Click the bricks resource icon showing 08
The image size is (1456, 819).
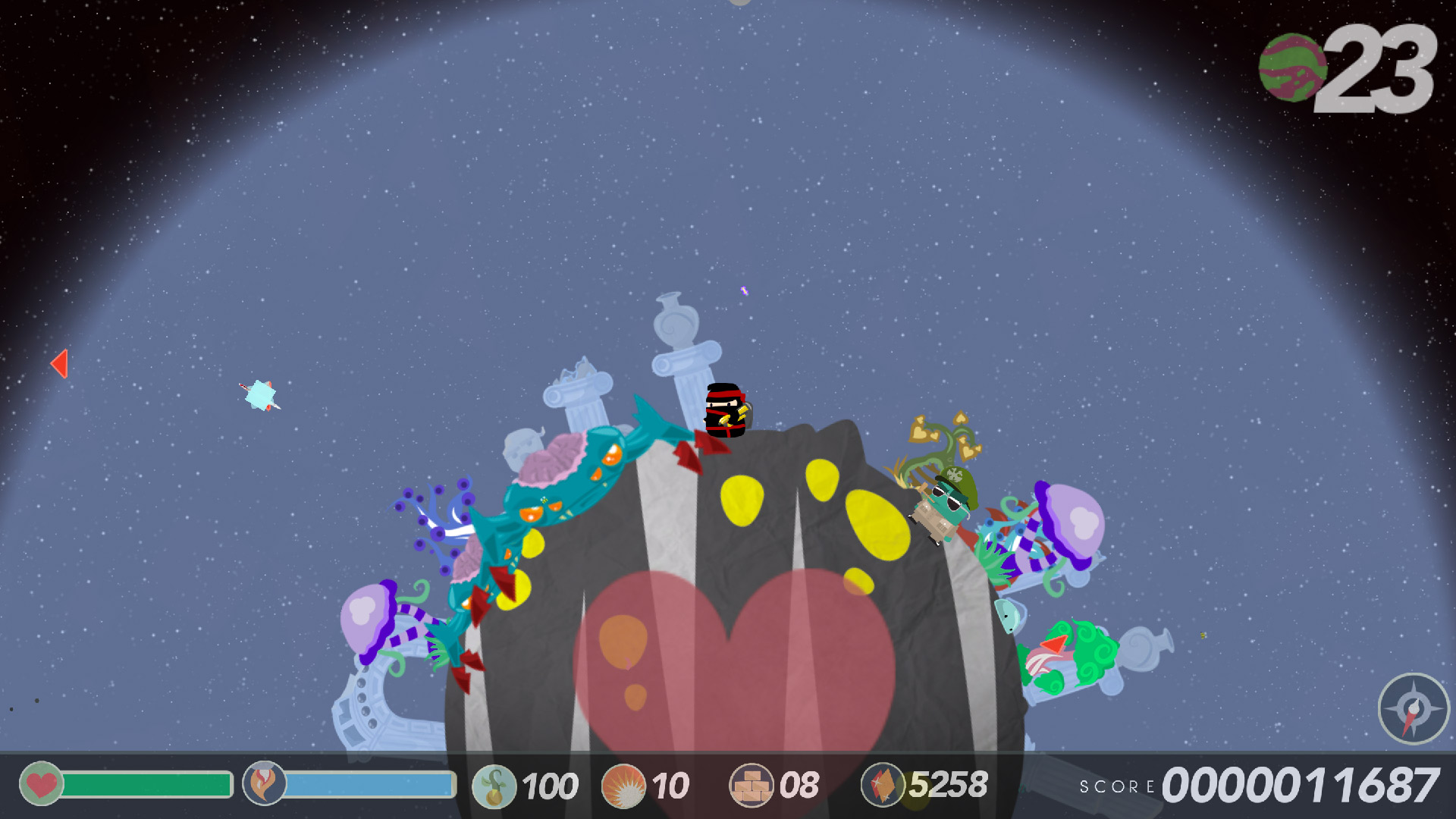coord(751,784)
